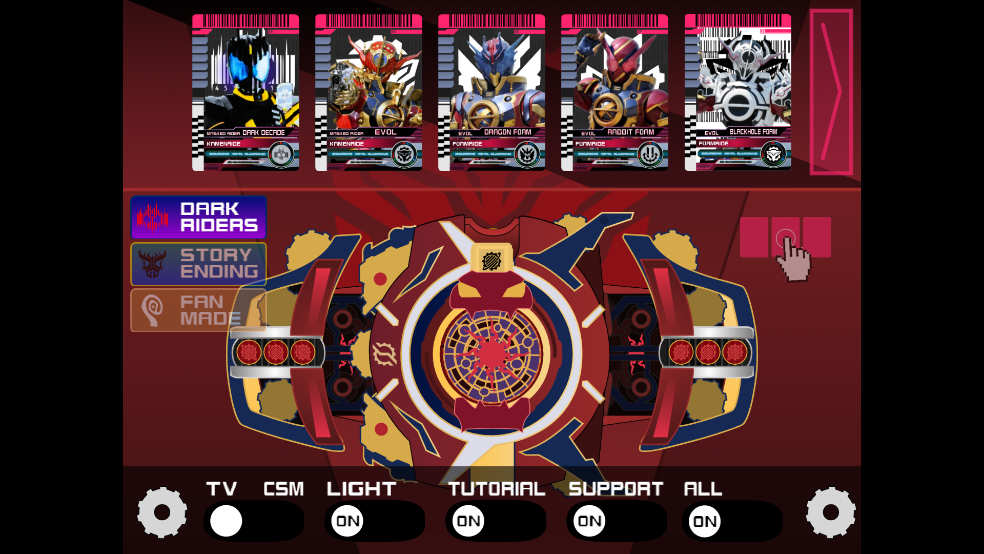
Task: Open settings with the left gear icon
Action: point(162,513)
